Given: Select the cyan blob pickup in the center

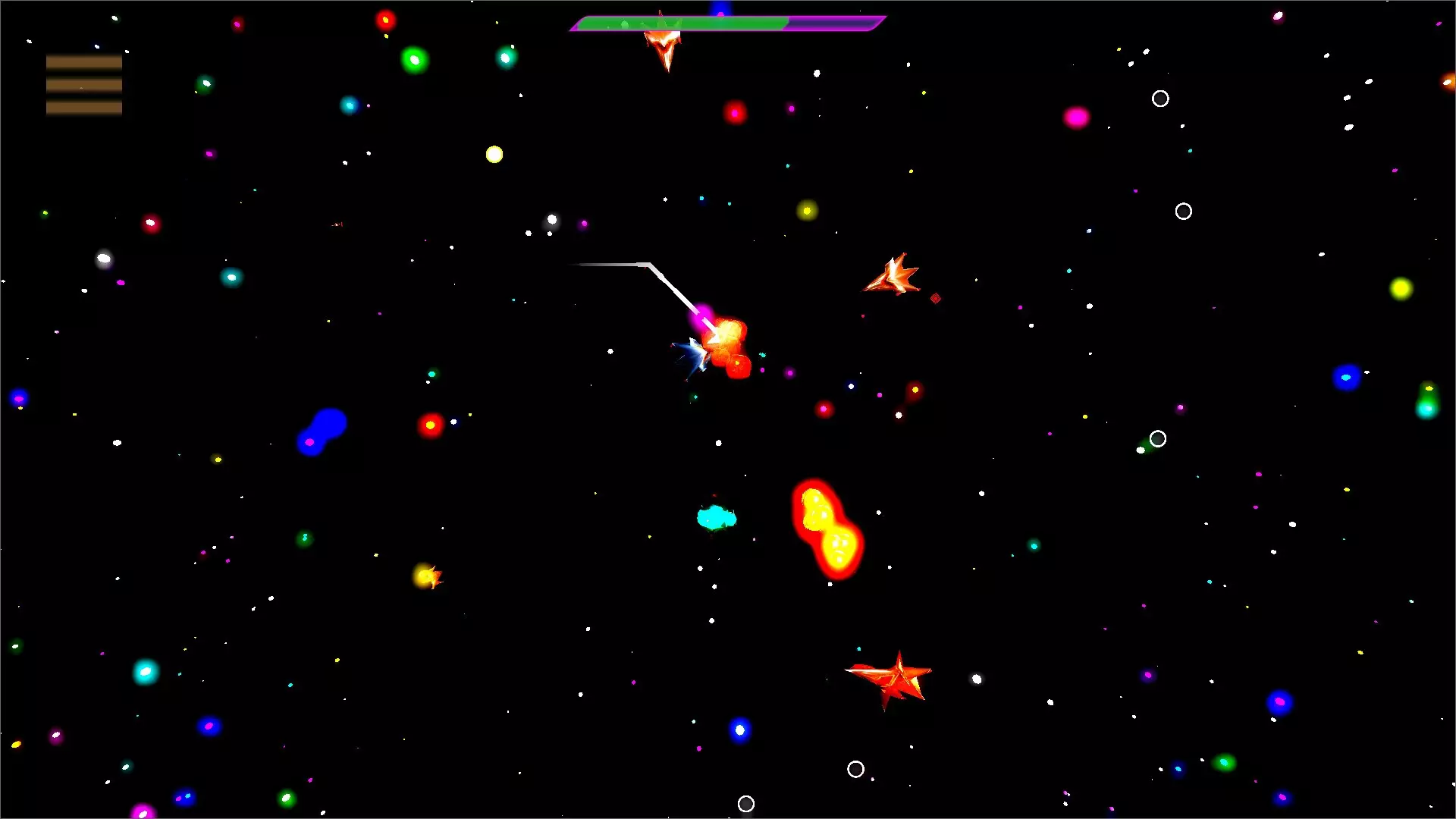Looking at the screenshot, I should tap(716, 518).
